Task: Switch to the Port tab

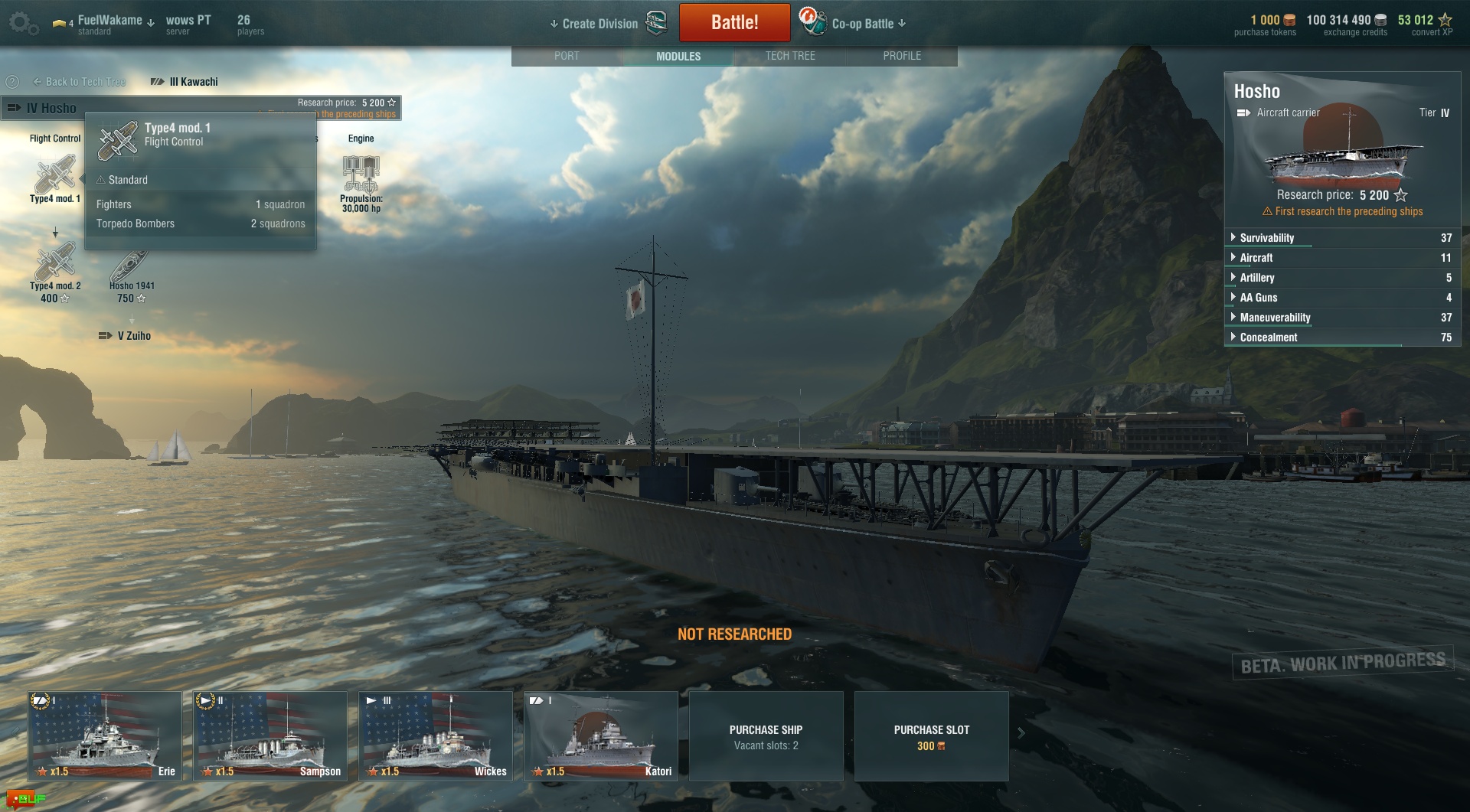Action: [567, 56]
